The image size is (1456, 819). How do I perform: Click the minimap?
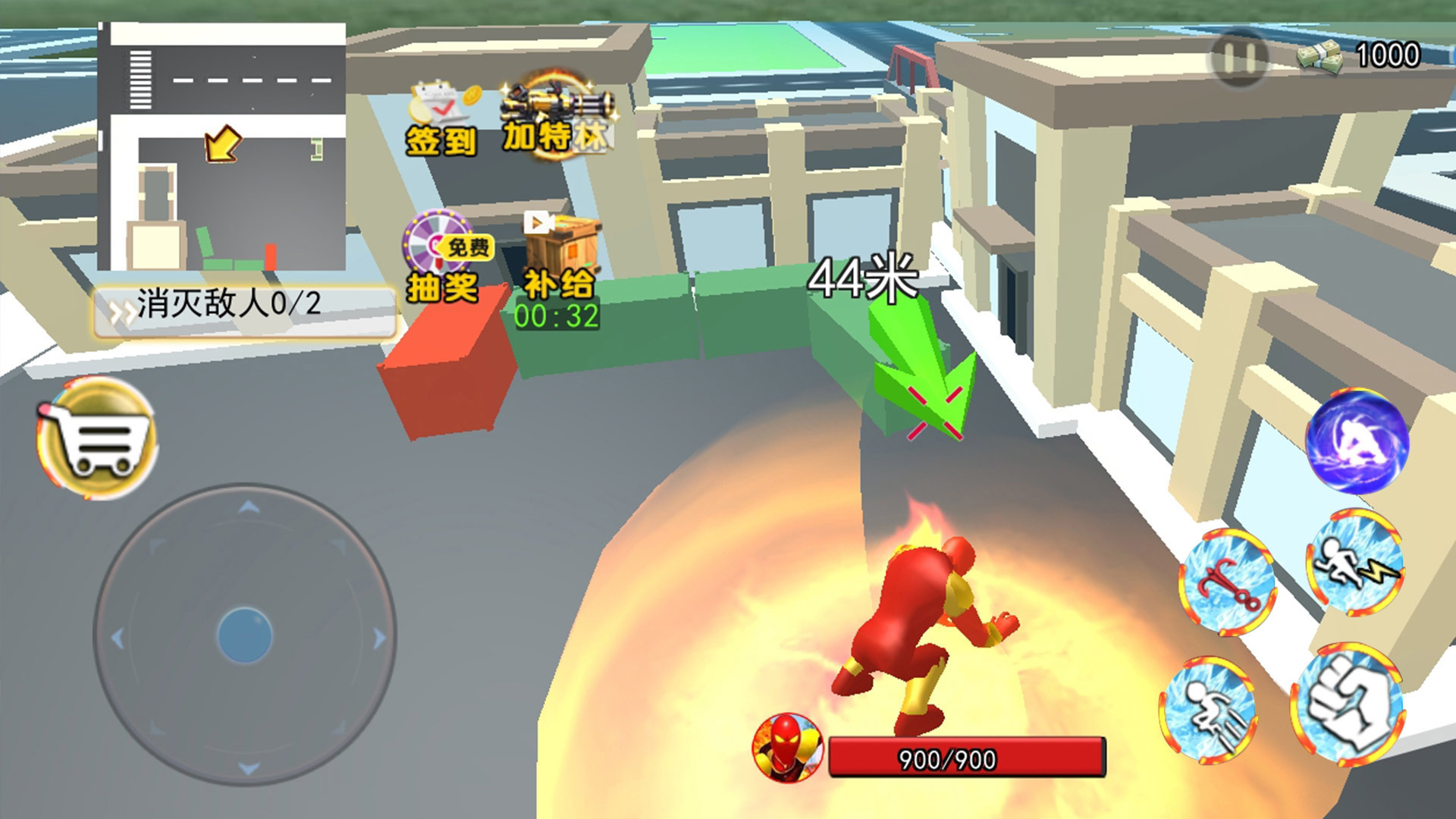pyautogui.click(x=222, y=147)
